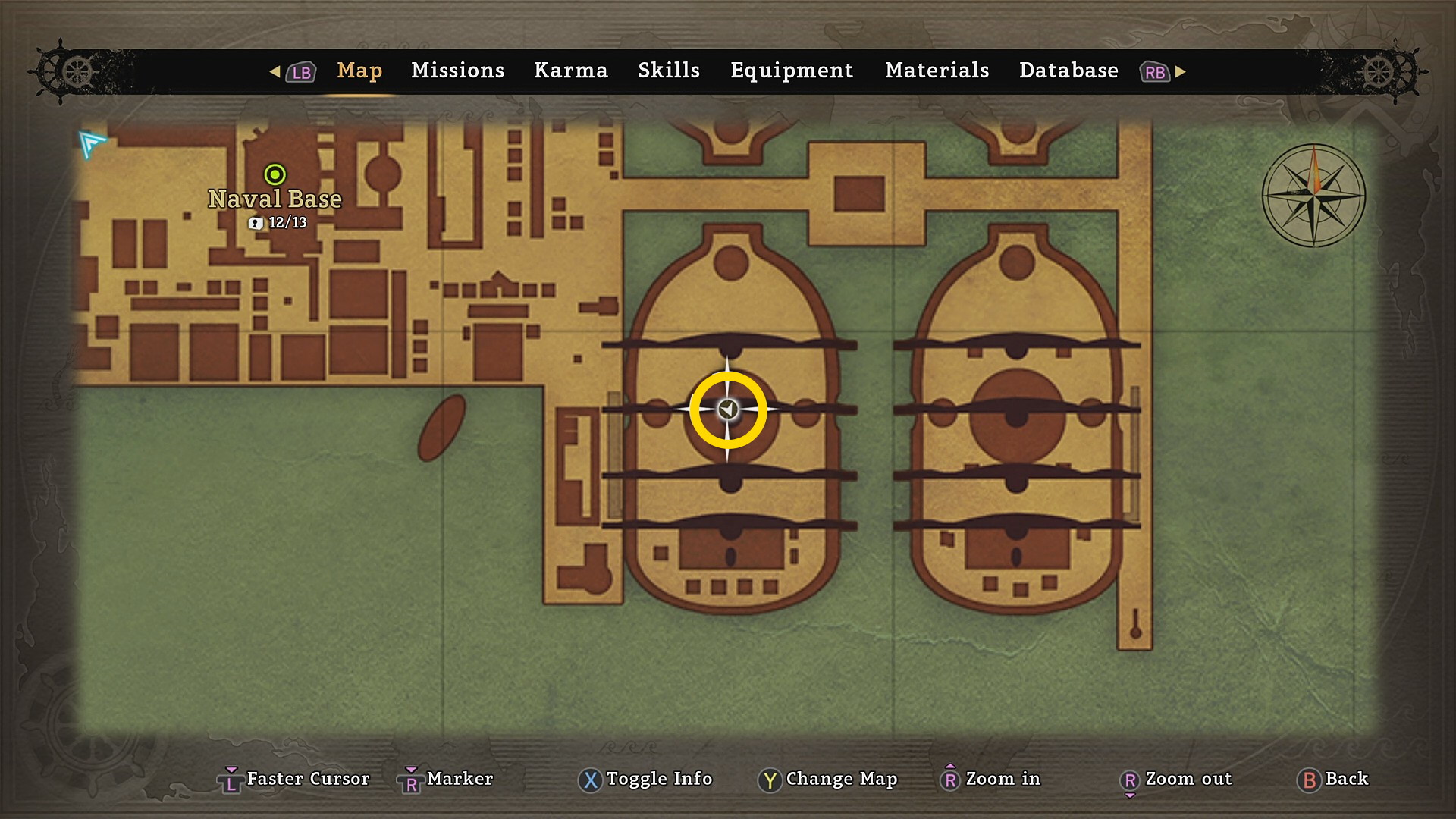Open the Equipment tab
The image size is (1456, 819).
pyautogui.click(x=791, y=71)
